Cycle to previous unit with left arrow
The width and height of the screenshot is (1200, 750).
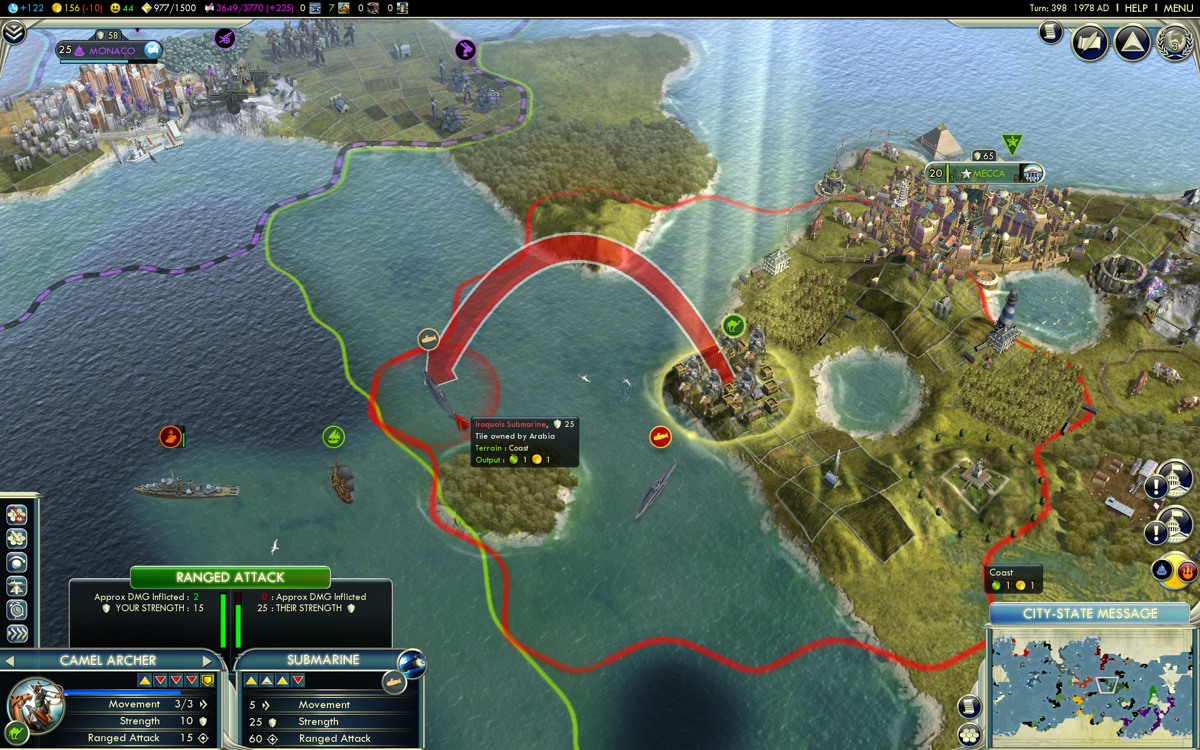(x=9, y=661)
